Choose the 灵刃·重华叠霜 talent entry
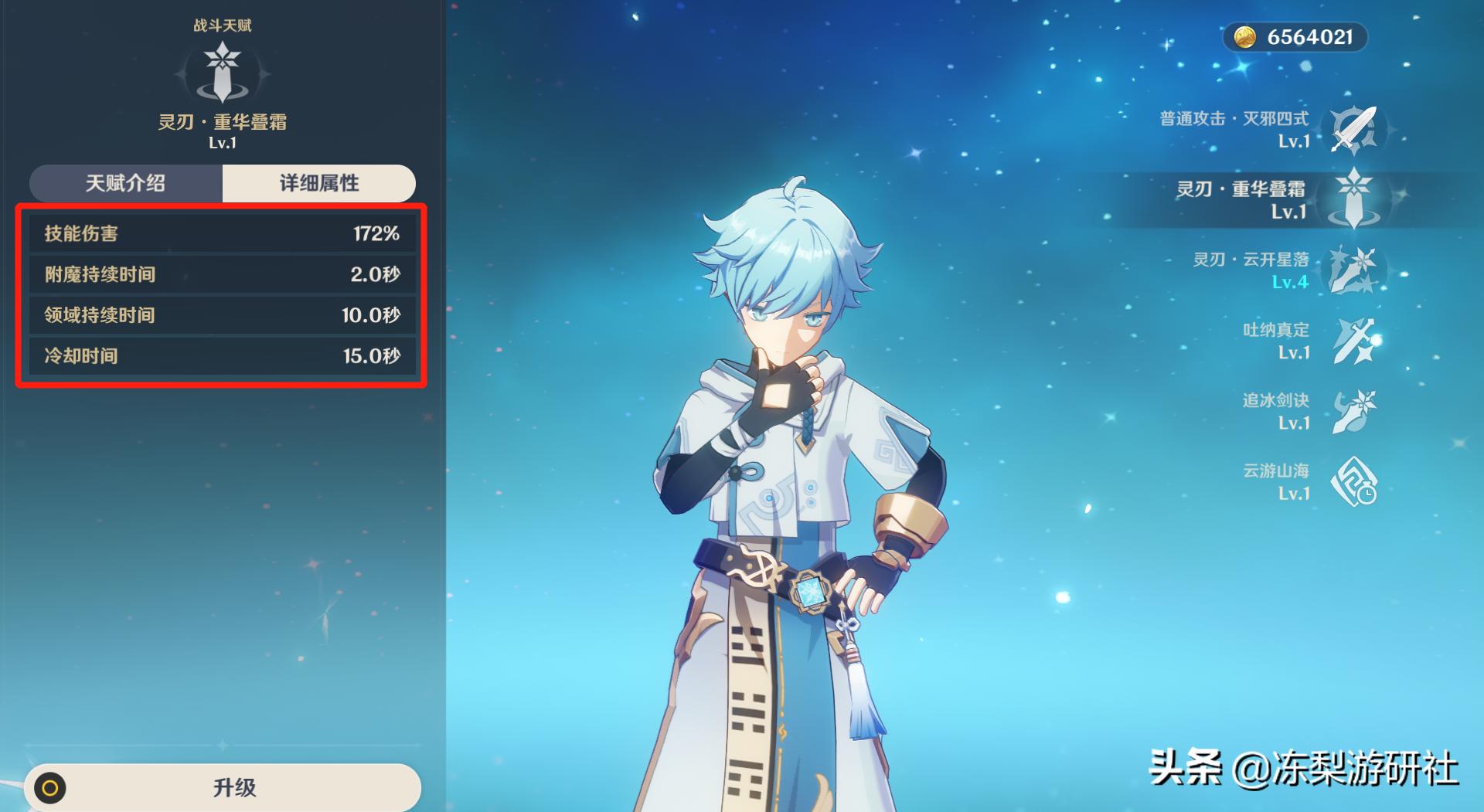Viewport: 1484px width, 812px height. pyautogui.click(x=1353, y=199)
